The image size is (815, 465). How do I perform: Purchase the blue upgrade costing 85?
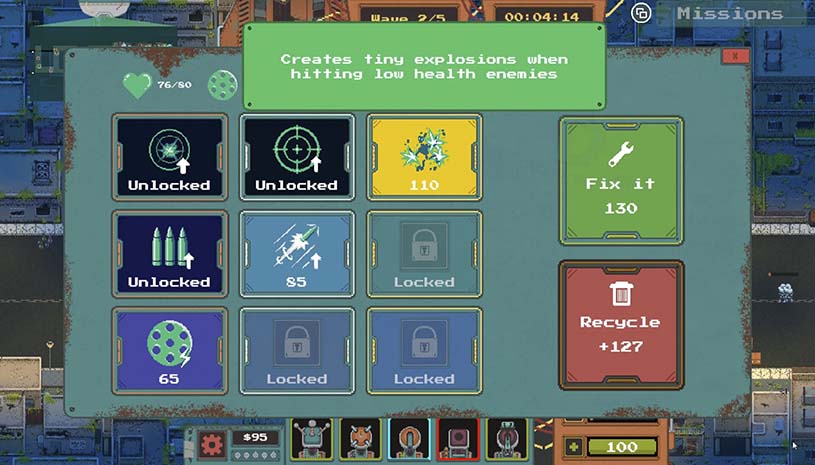click(297, 254)
